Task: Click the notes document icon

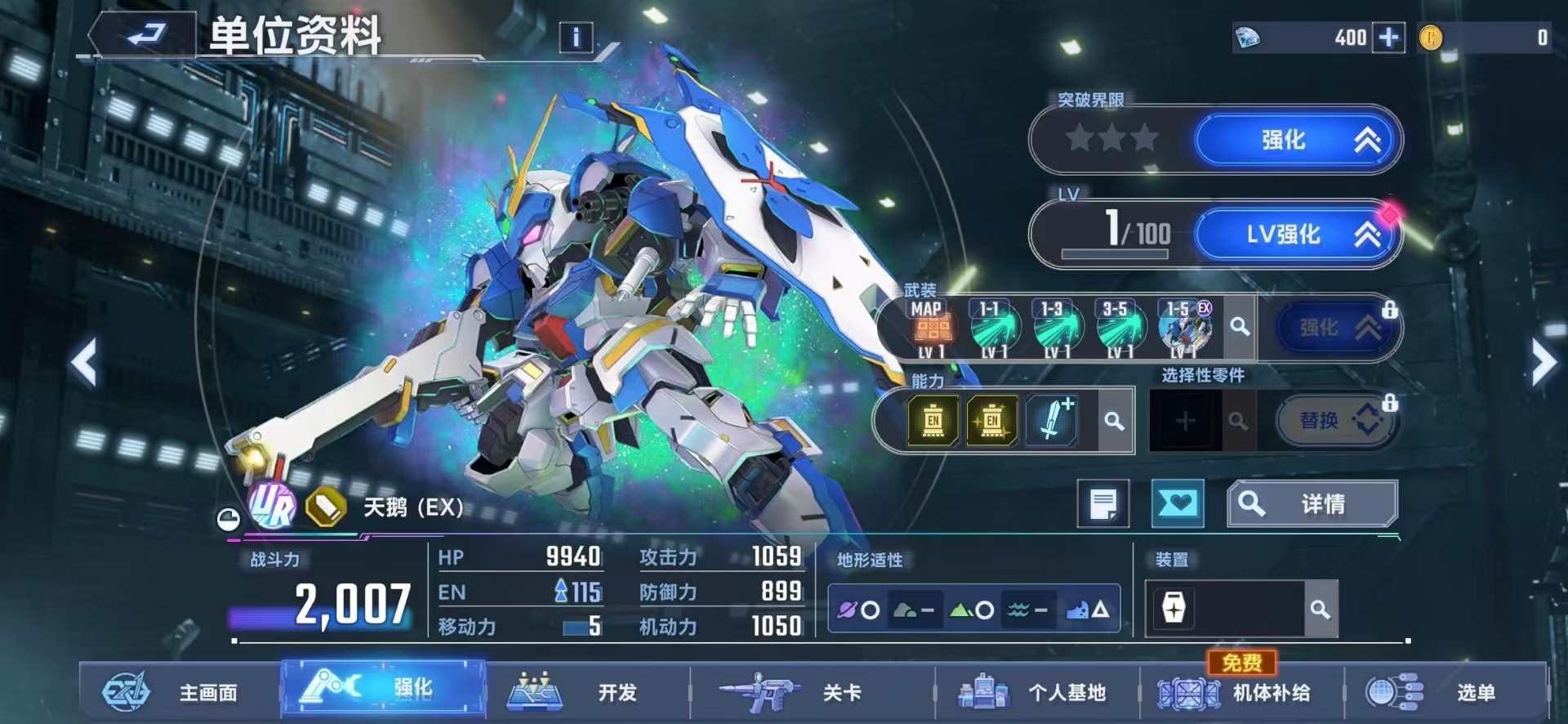Action: pyautogui.click(x=1104, y=503)
